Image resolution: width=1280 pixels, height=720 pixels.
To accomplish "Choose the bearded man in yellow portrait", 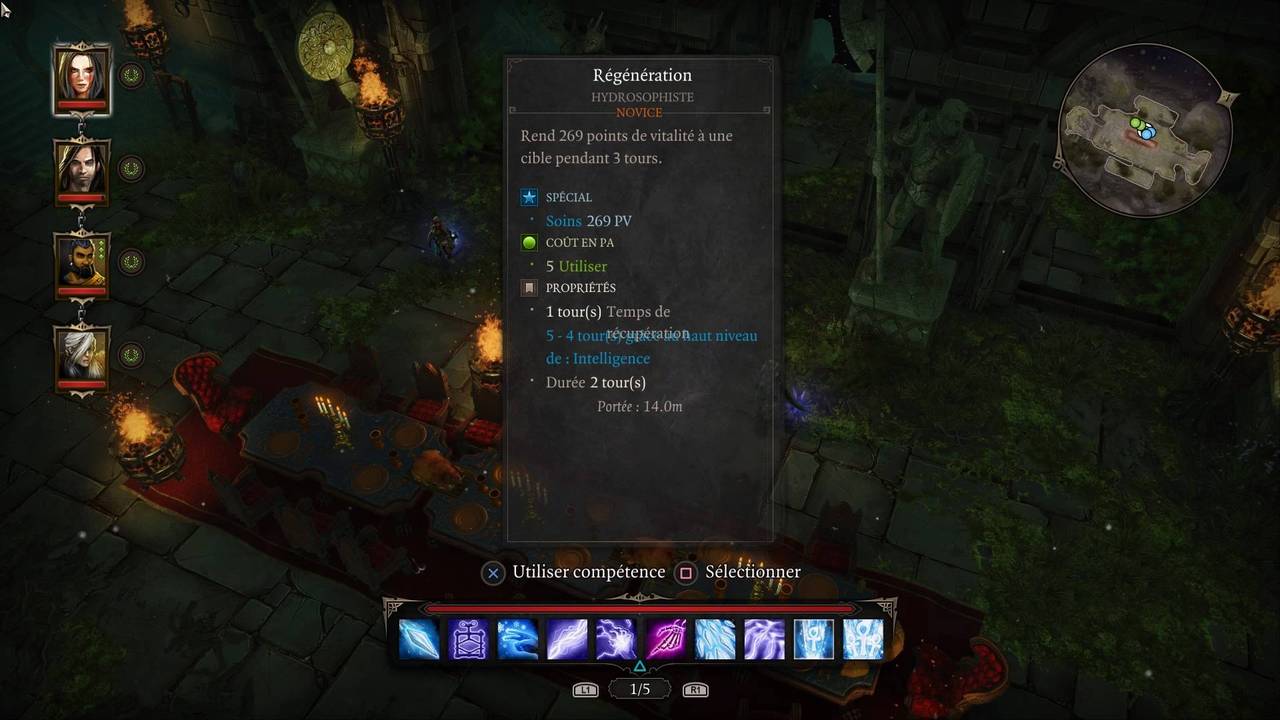I will [81, 262].
